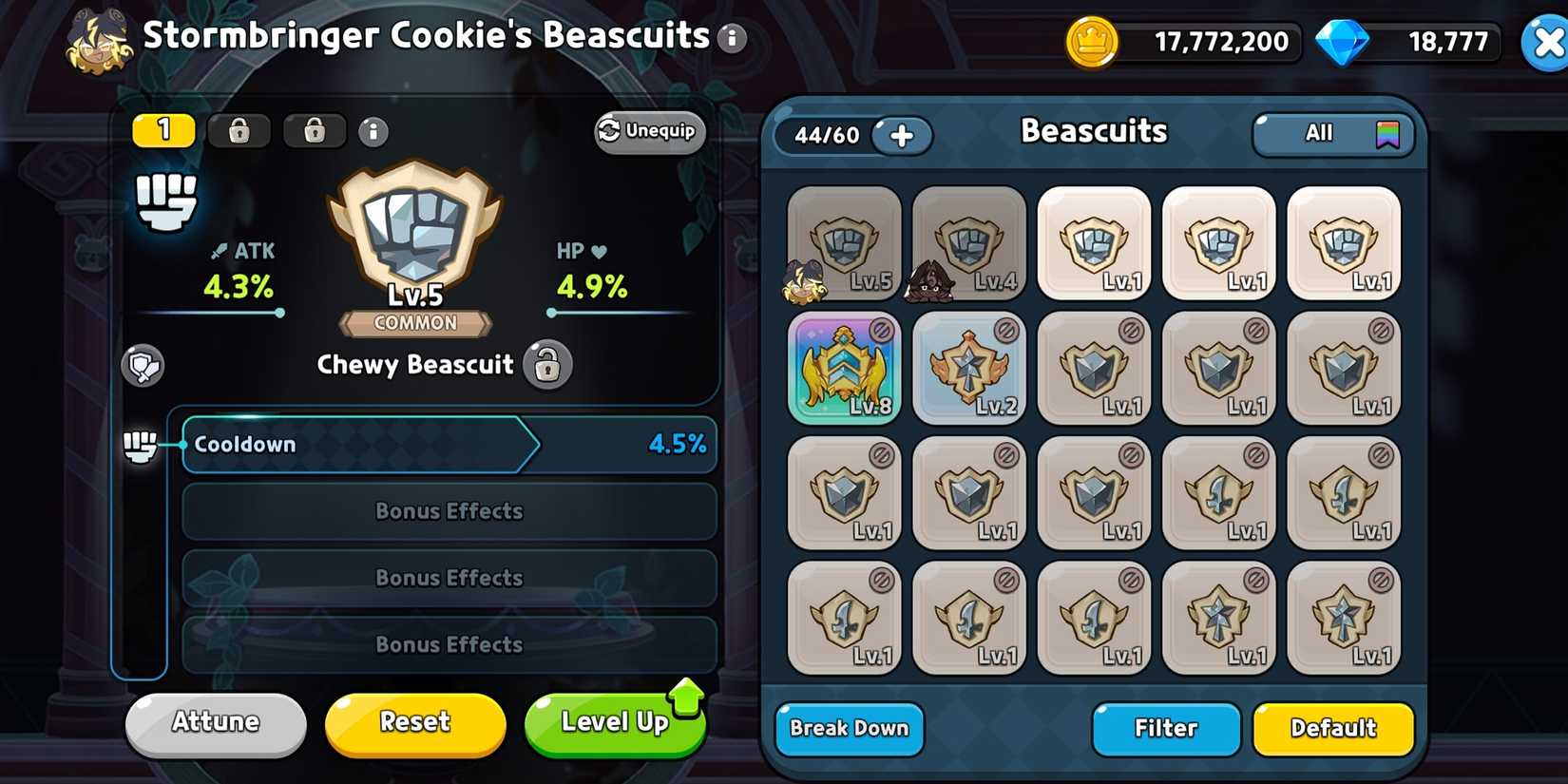Toggle the second locked slot at top left
This screenshot has width=1568, height=784.
pyautogui.click(x=314, y=130)
